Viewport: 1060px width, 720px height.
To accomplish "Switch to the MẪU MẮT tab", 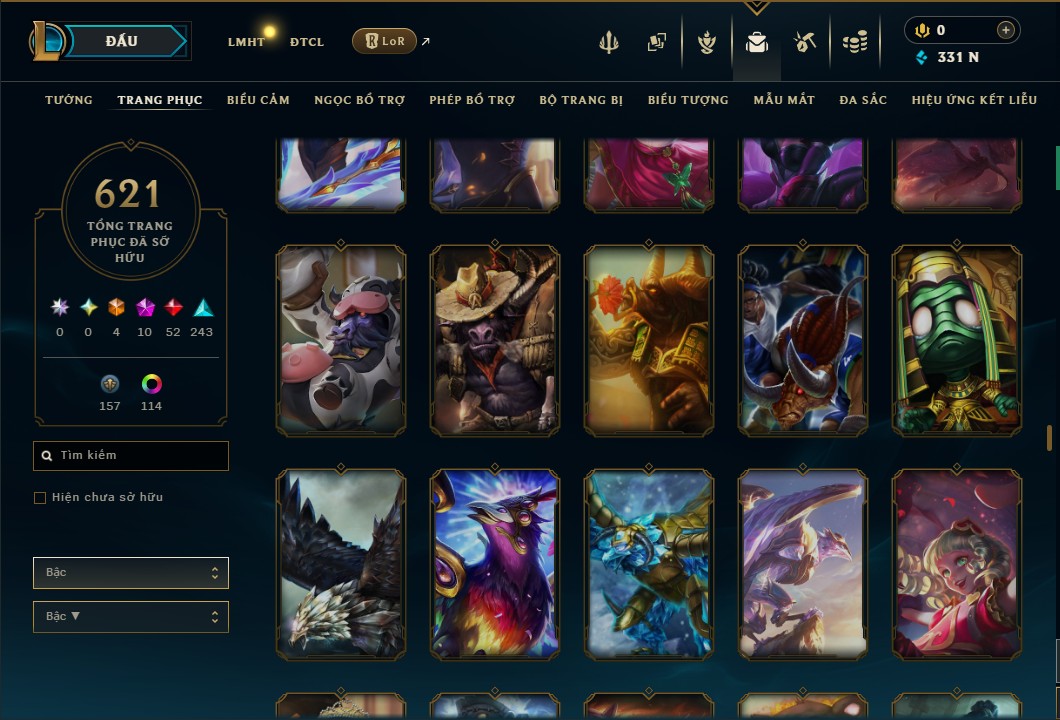I will (784, 100).
